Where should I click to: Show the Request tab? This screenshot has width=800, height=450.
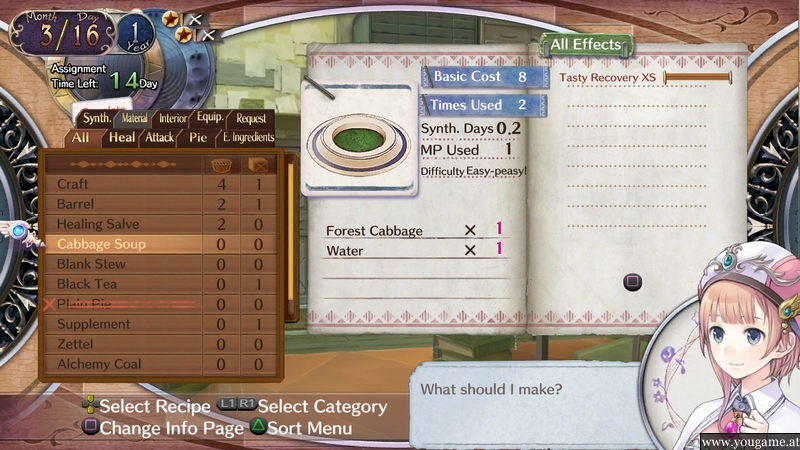(x=251, y=118)
